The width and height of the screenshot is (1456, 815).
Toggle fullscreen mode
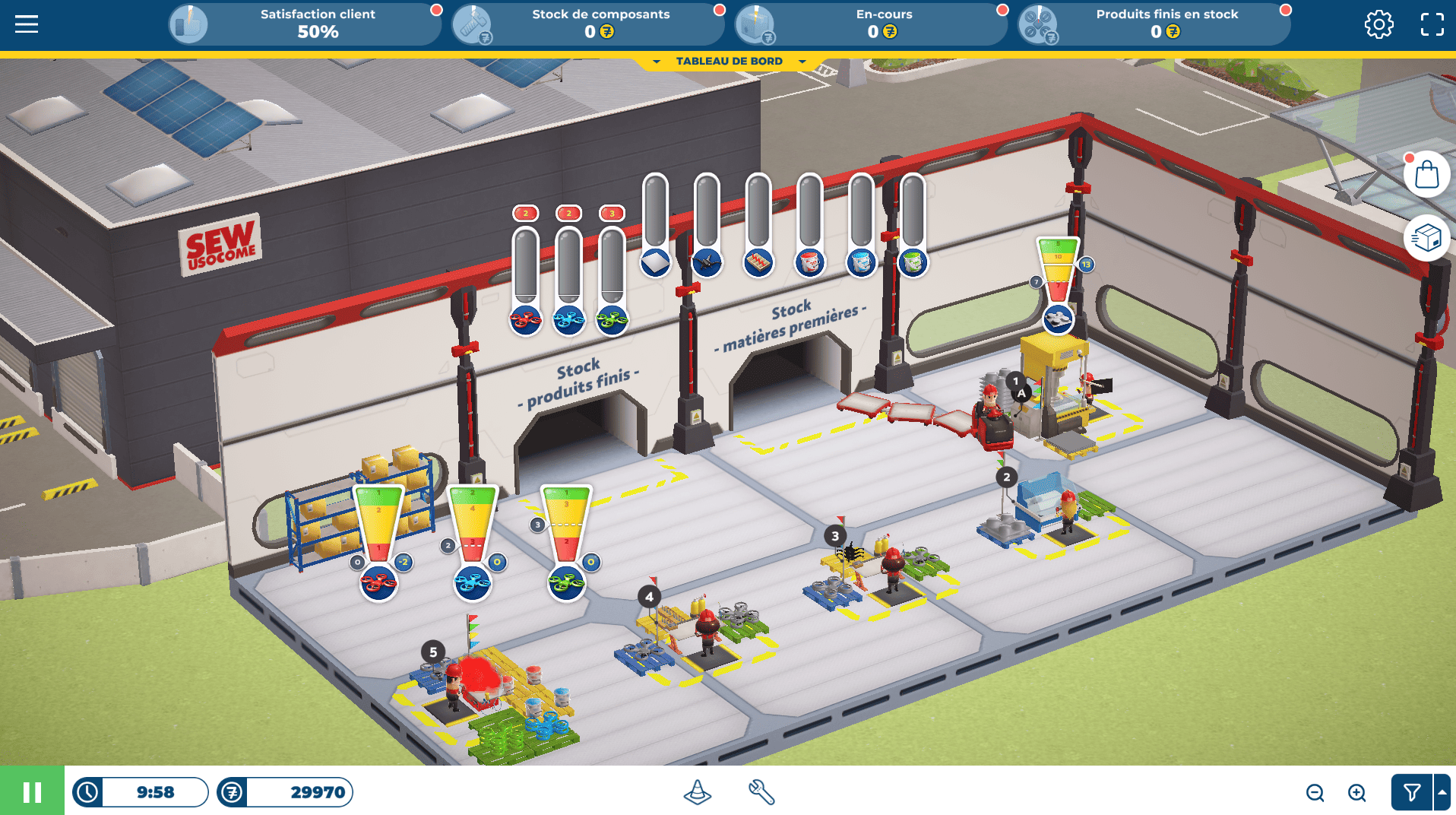[1432, 24]
